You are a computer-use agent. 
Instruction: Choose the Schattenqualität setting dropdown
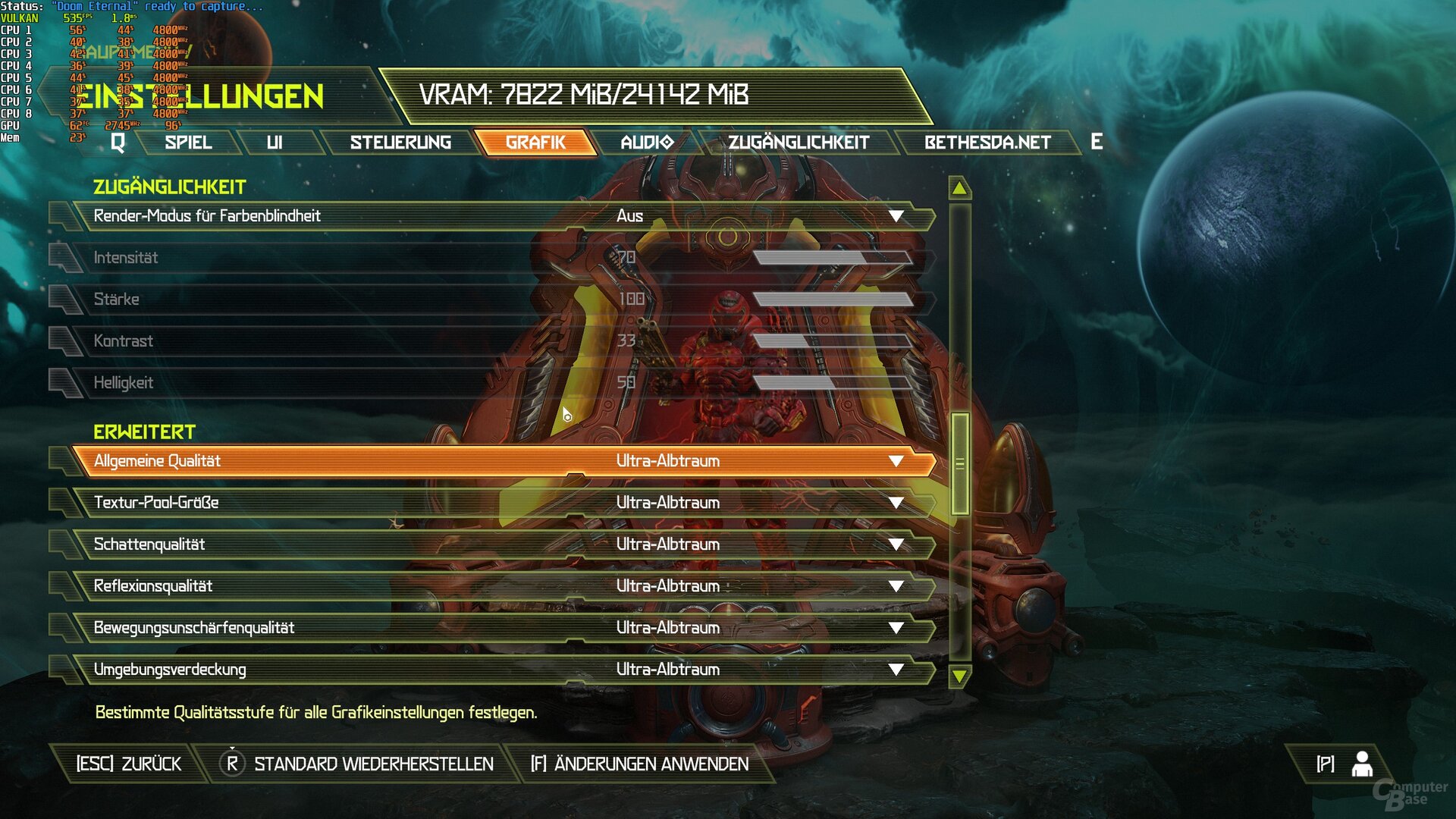point(896,544)
